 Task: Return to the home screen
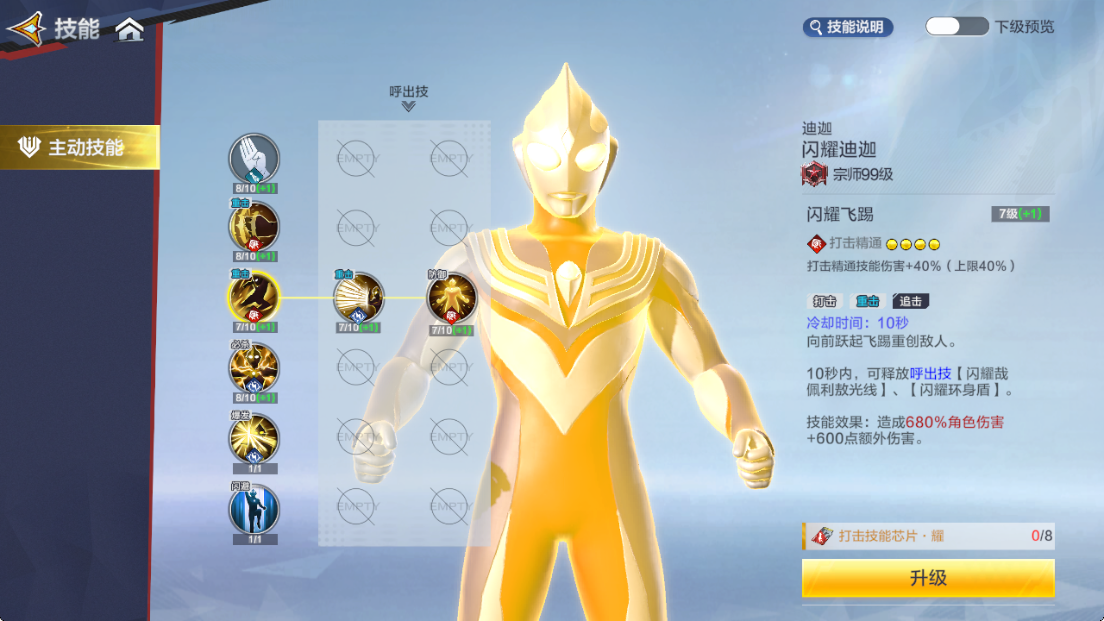point(130,29)
